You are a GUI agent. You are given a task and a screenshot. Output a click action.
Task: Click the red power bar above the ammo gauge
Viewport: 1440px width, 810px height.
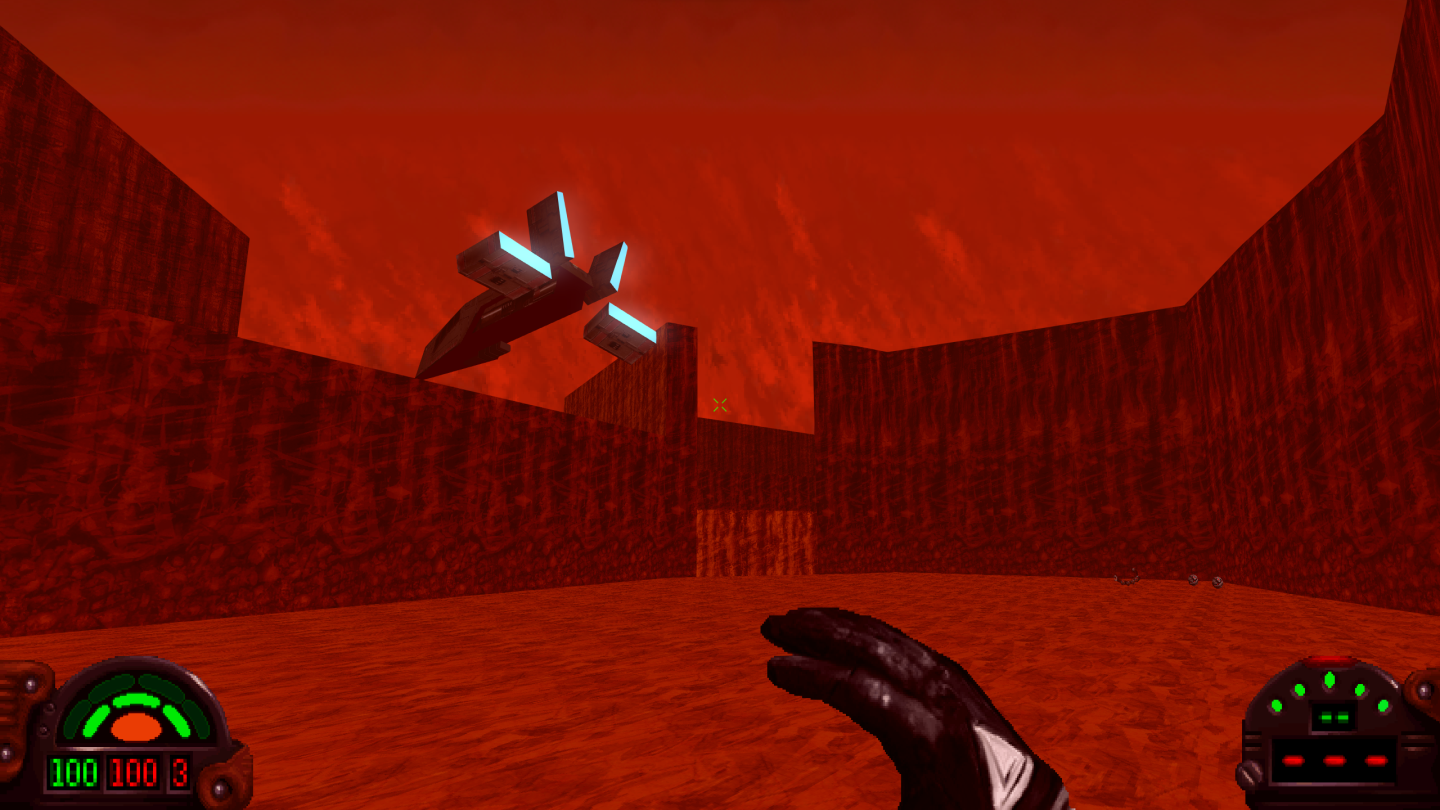[x=1330, y=659]
